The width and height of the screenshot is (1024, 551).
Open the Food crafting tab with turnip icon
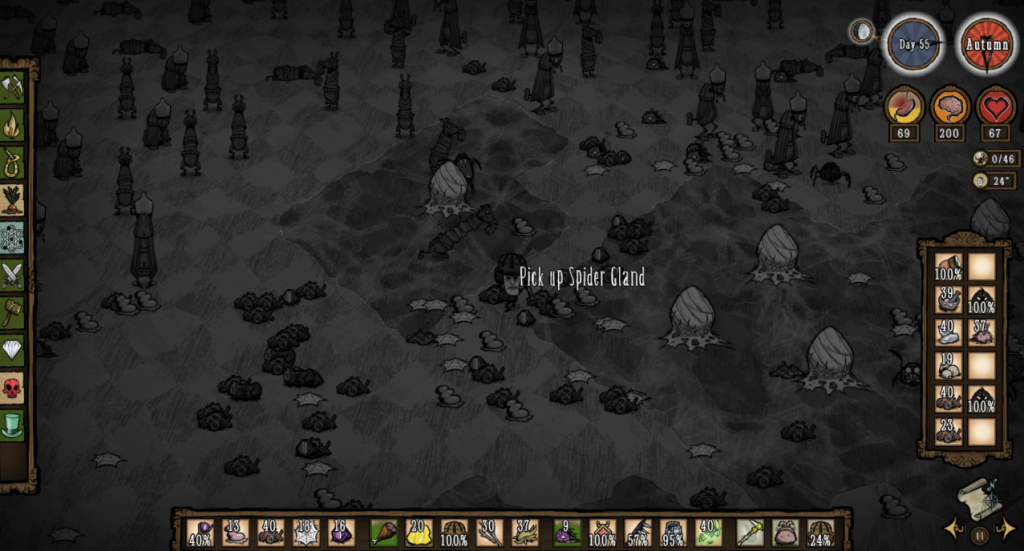[13, 199]
